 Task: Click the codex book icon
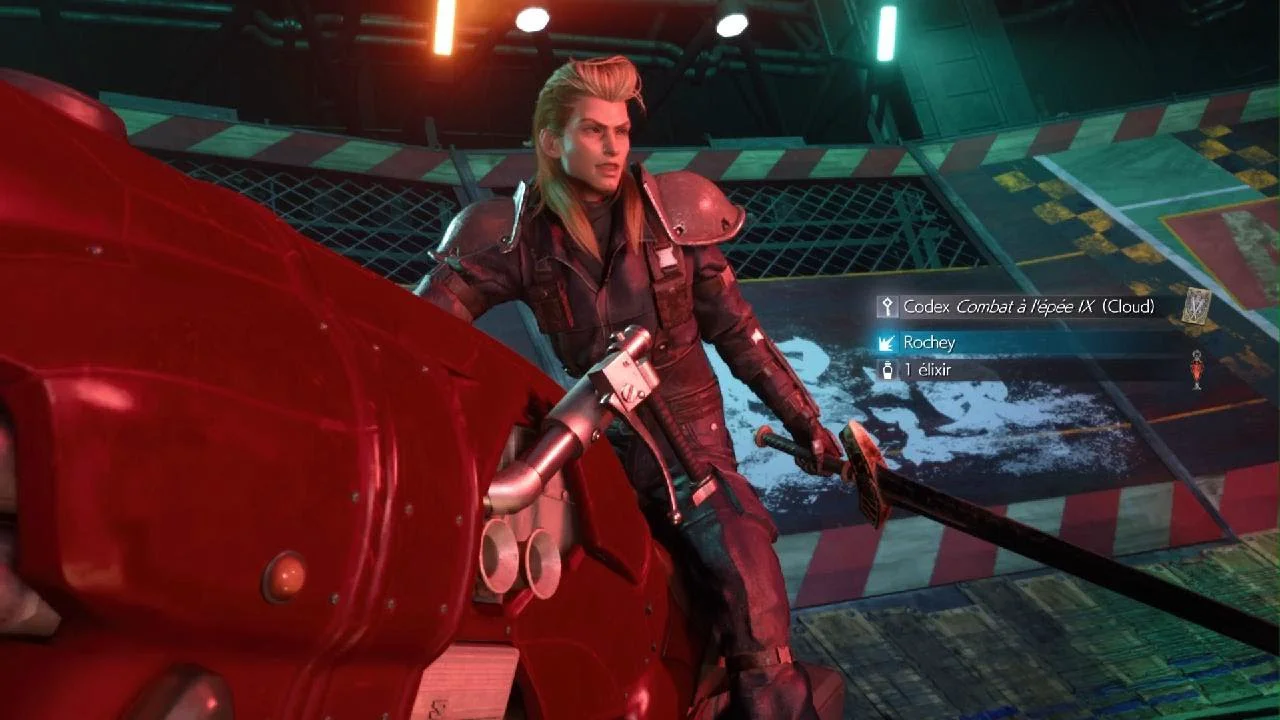click(x=1196, y=306)
